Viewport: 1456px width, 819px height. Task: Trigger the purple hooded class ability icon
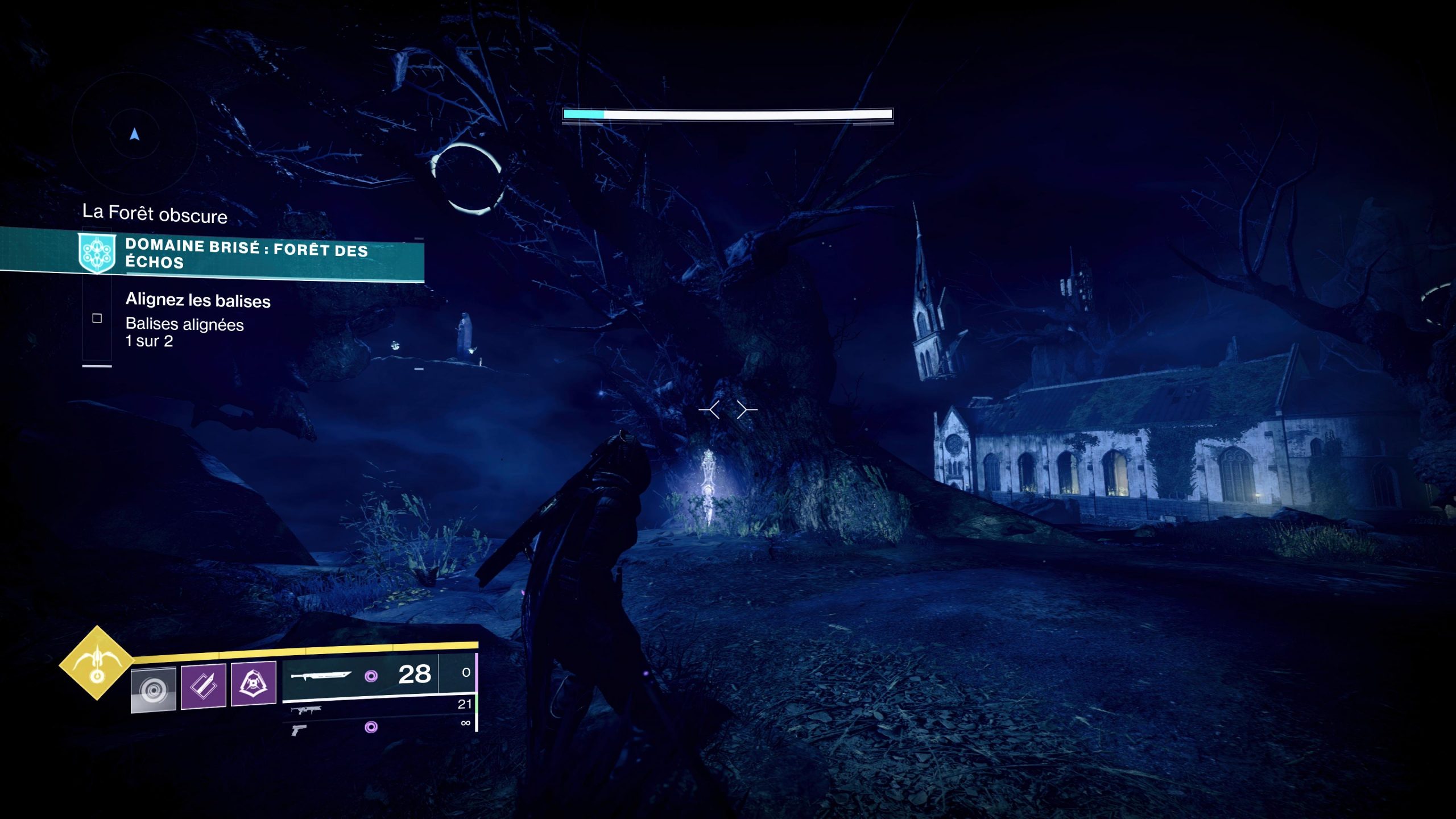[x=253, y=682]
